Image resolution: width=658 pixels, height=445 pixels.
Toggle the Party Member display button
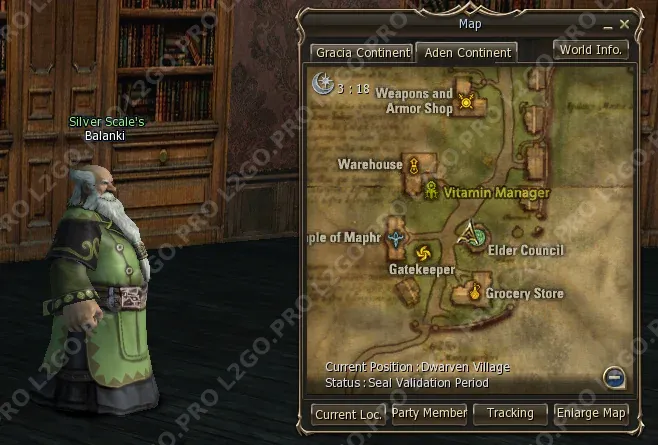point(429,413)
